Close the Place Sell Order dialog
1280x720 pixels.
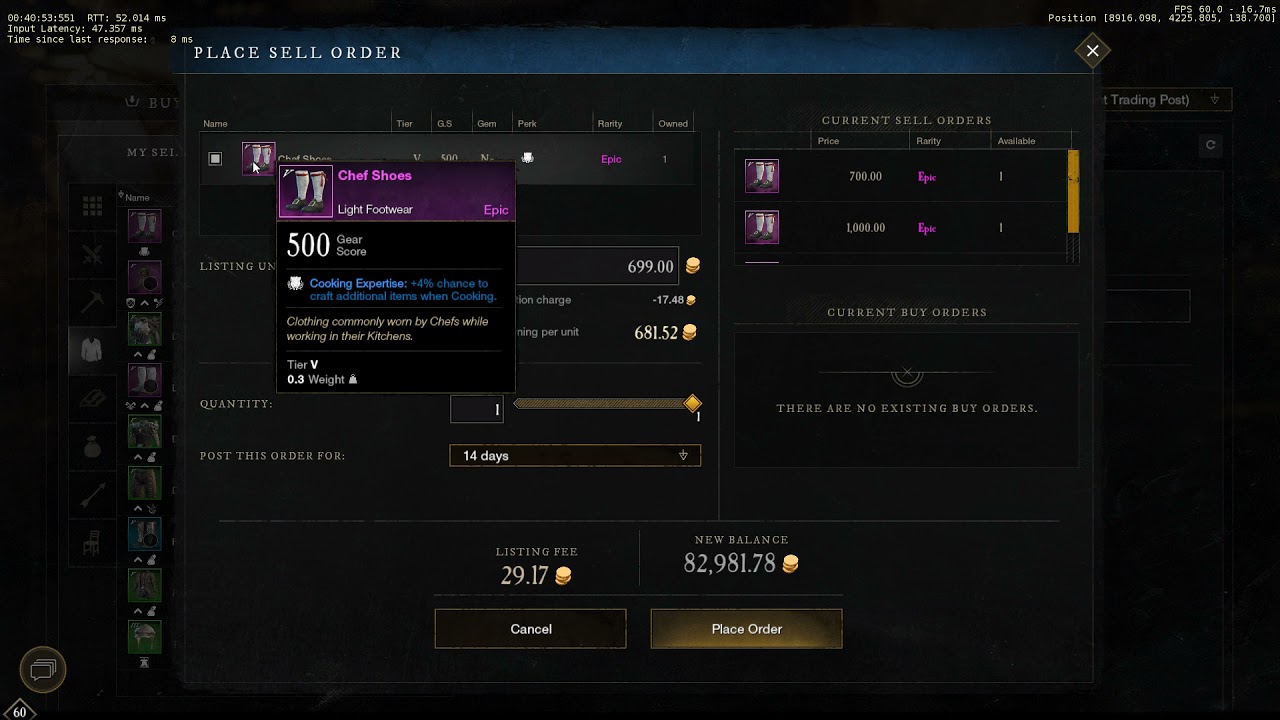(x=1092, y=51)
